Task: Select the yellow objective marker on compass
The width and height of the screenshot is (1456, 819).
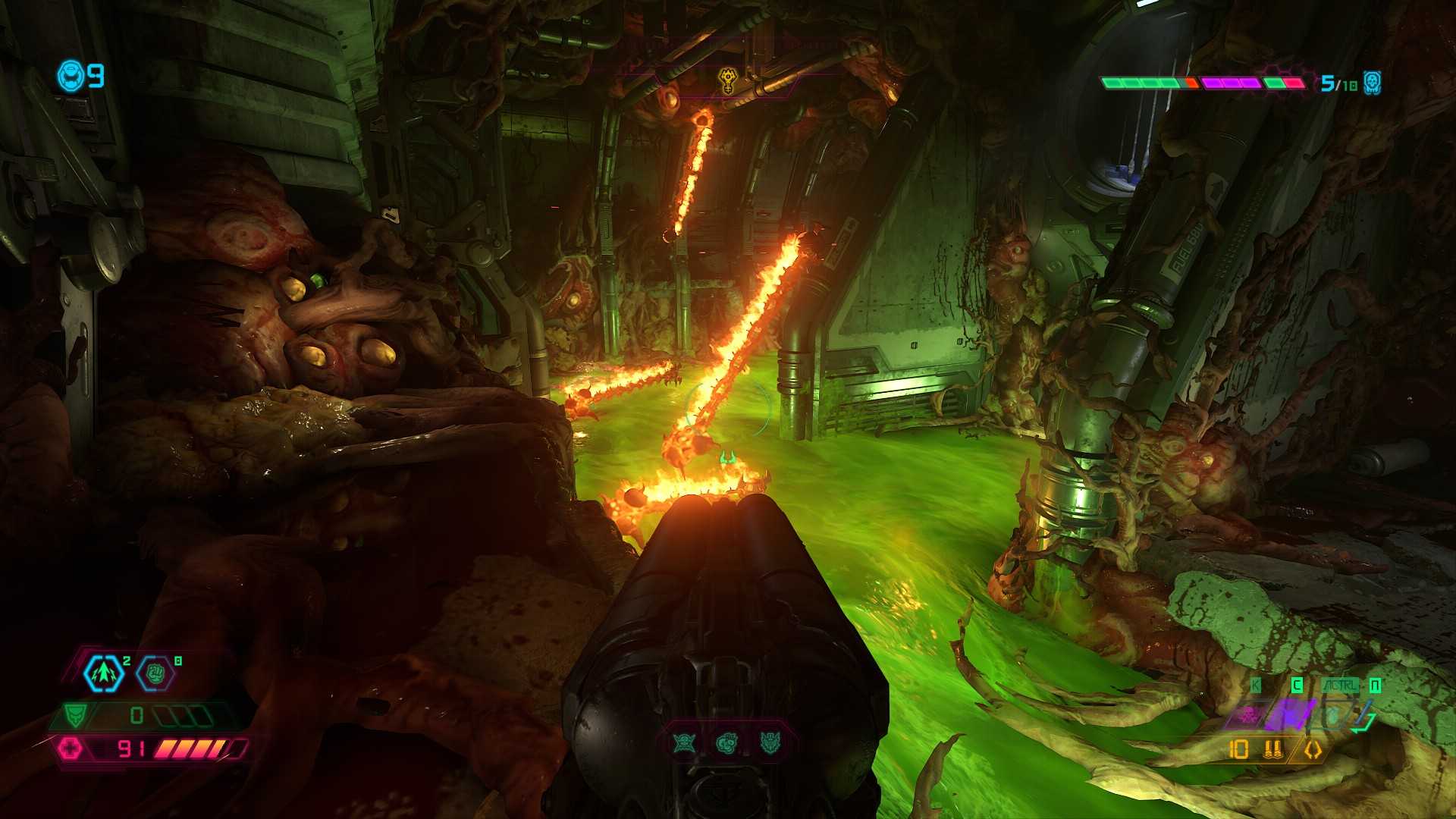Action: (x=728, y=80)
